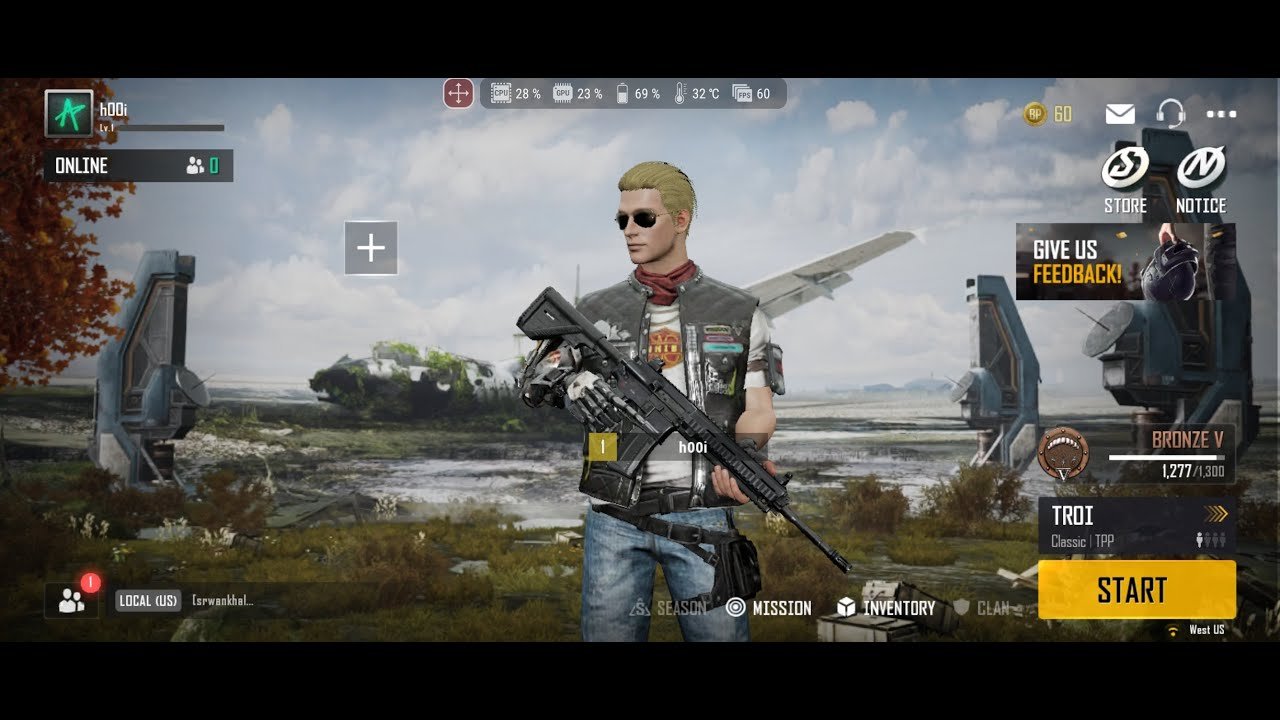Invite a teammate with the plus slot
1280x720 pixels.
[371, 248]
